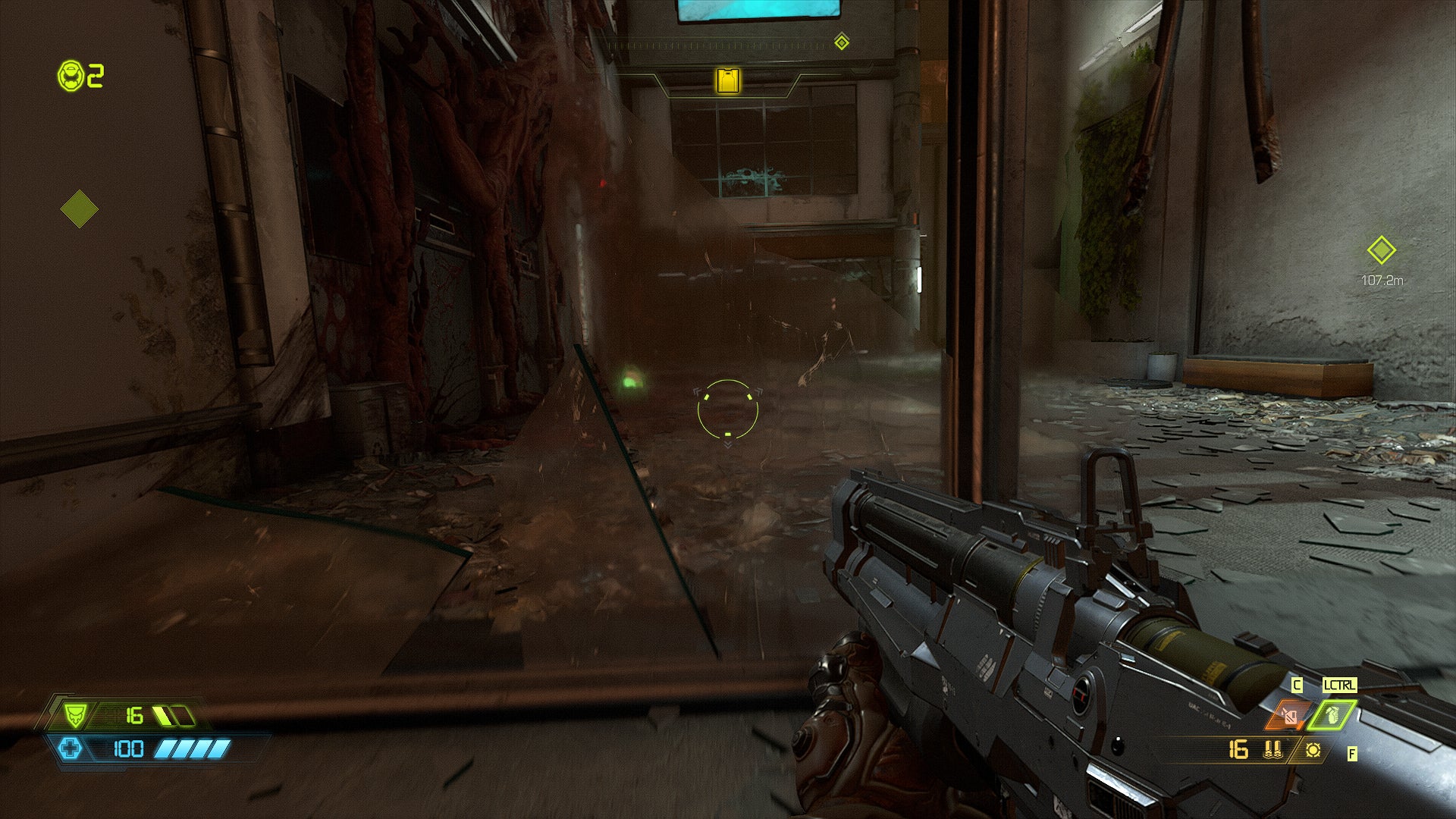Select the shotgun shells ammo icon
Image resolution: width=1456 pixels, height=819 pixels.
pyautogui.click(x=1272, y=750)
